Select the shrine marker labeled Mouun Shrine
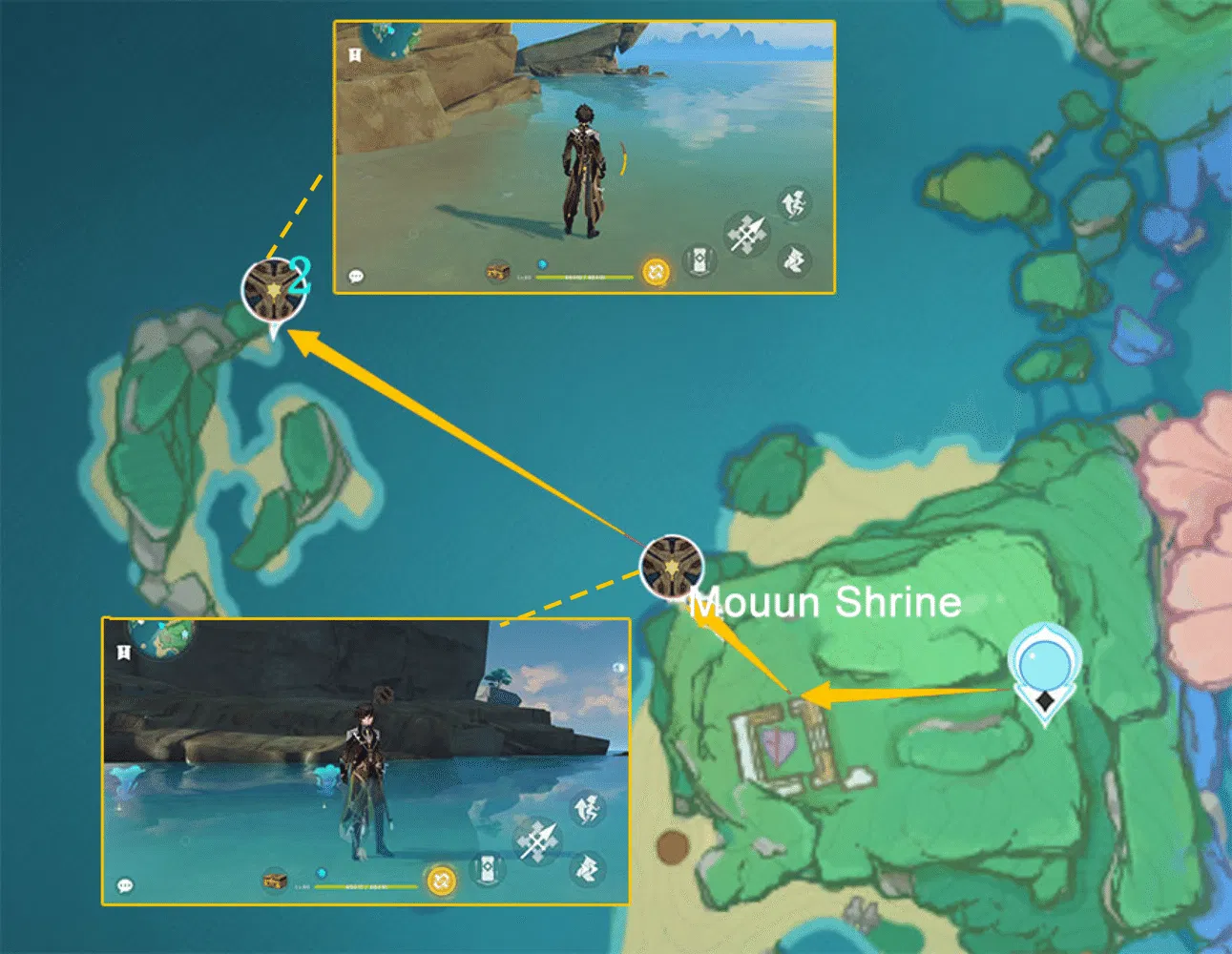 click(673, 566)
